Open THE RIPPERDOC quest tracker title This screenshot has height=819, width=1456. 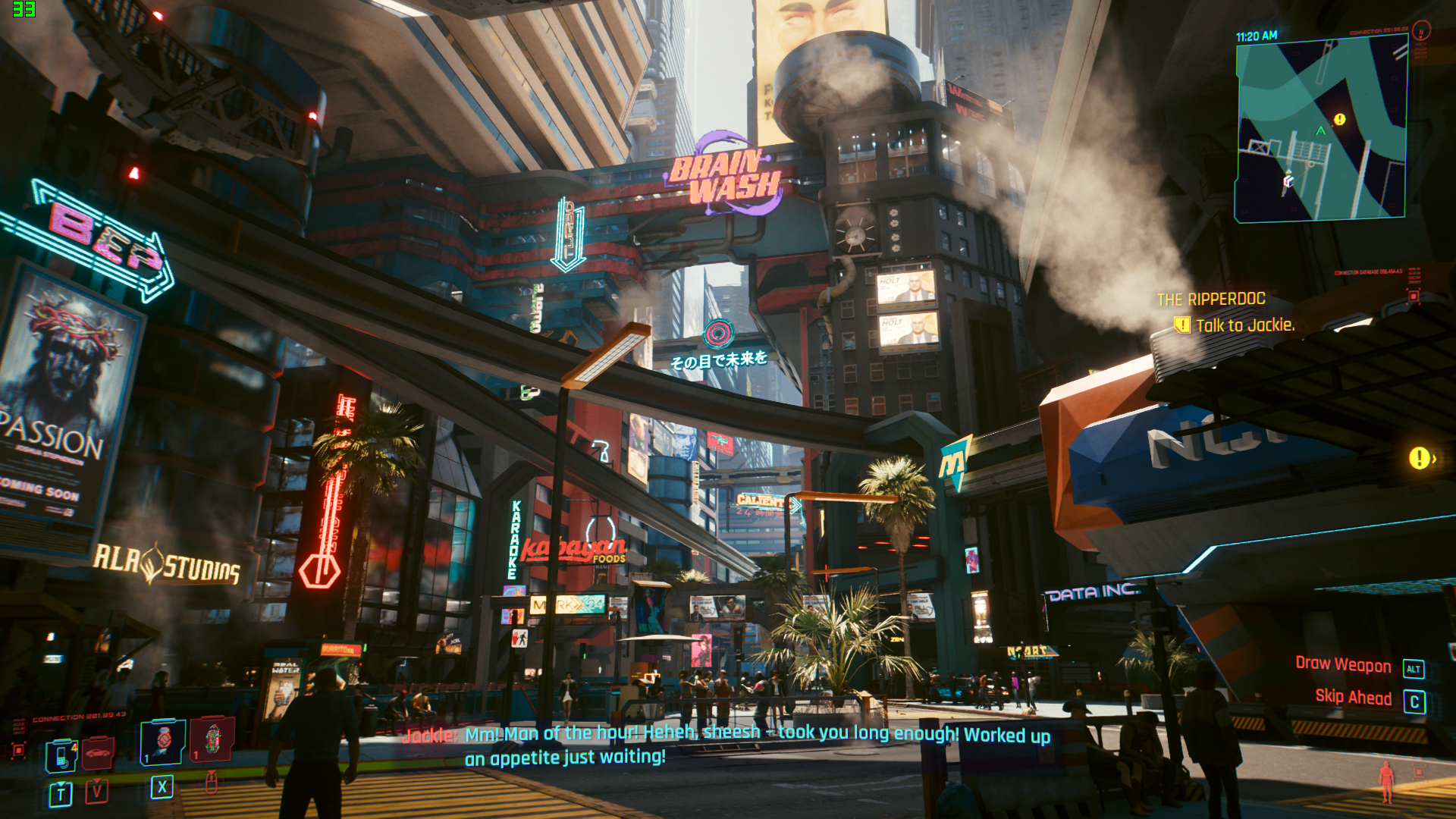pos(1211,300)
